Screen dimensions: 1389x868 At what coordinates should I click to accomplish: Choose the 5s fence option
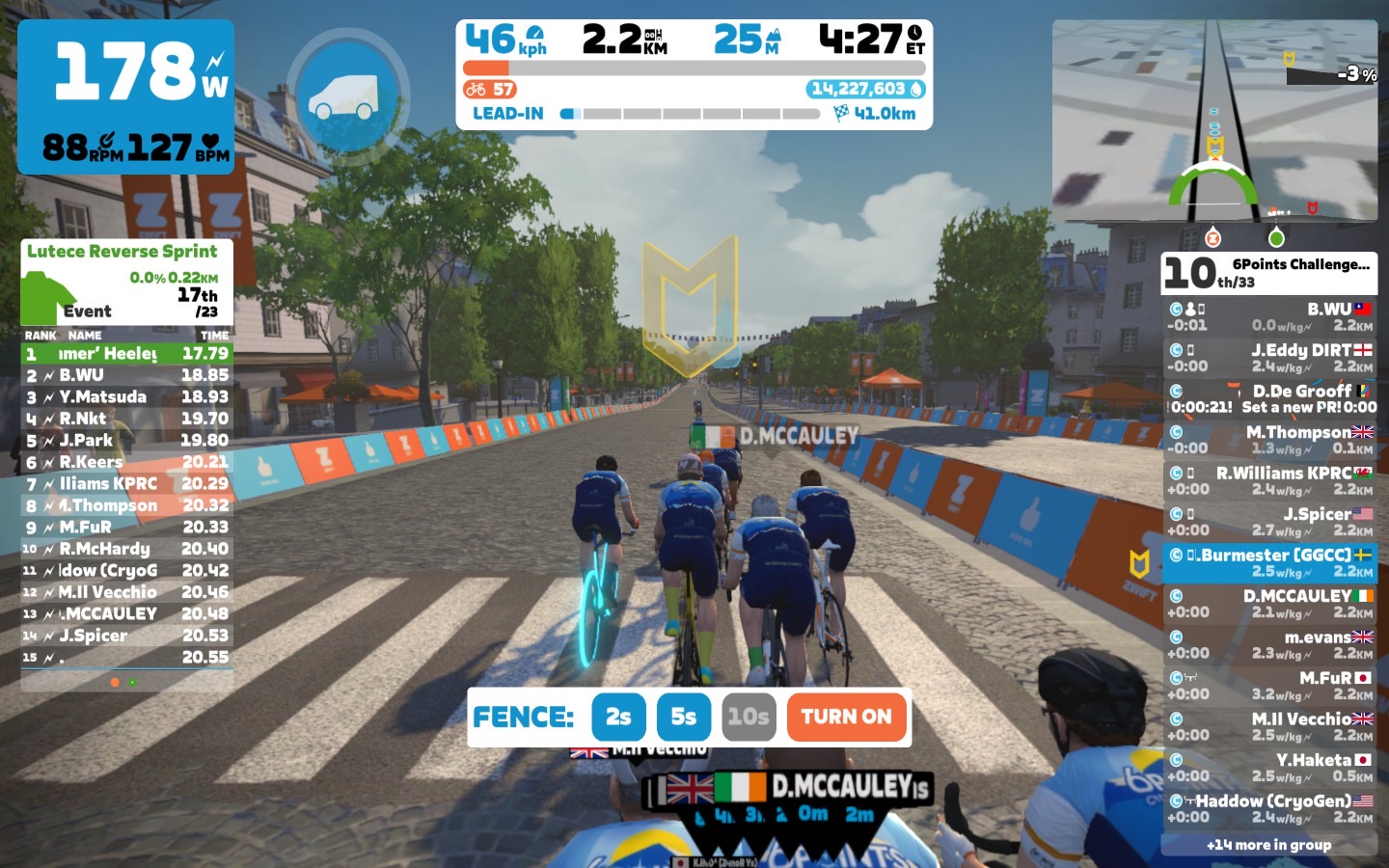[x=683, y=717]
